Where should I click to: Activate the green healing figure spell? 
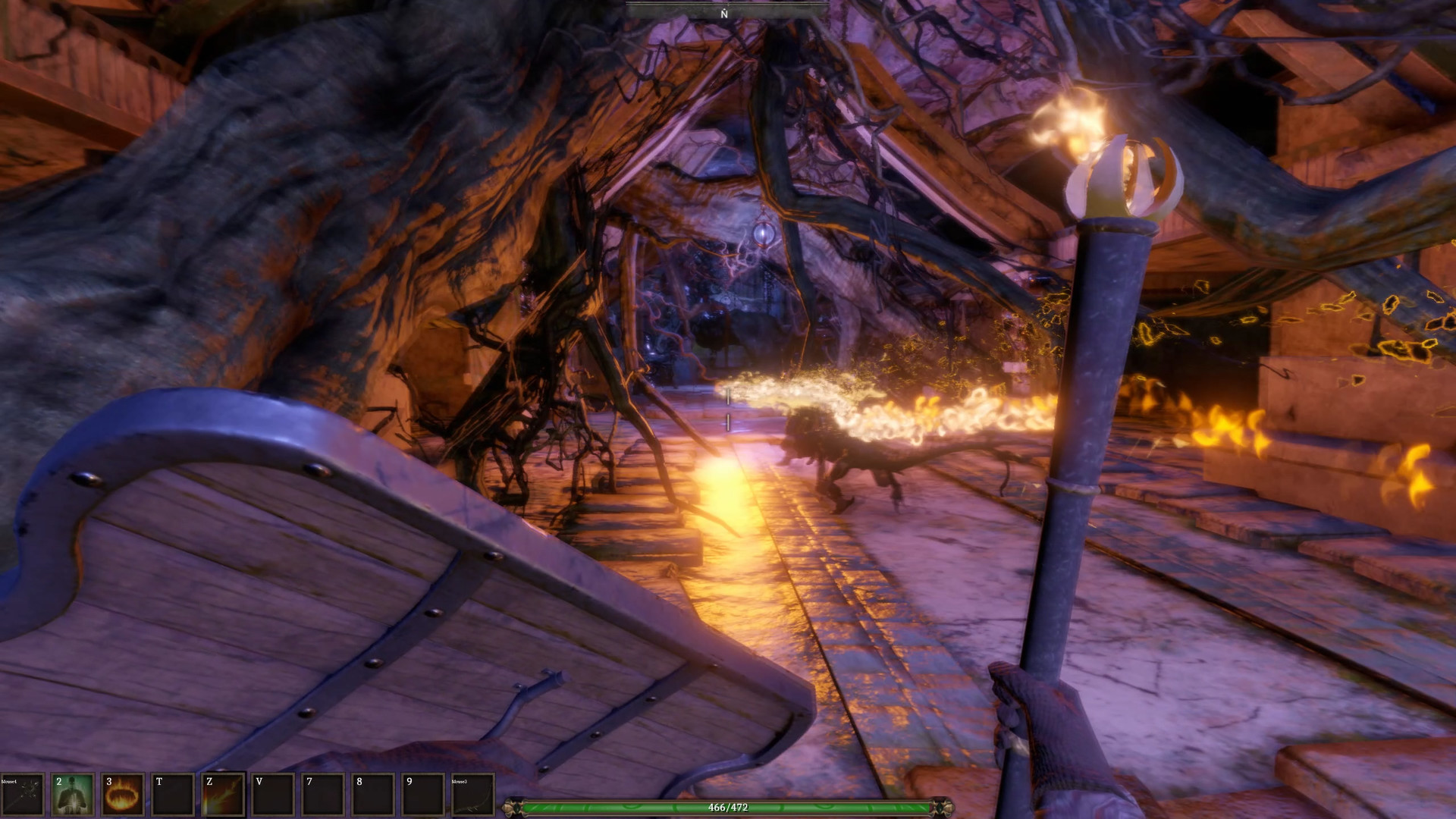tap(73, 795)
